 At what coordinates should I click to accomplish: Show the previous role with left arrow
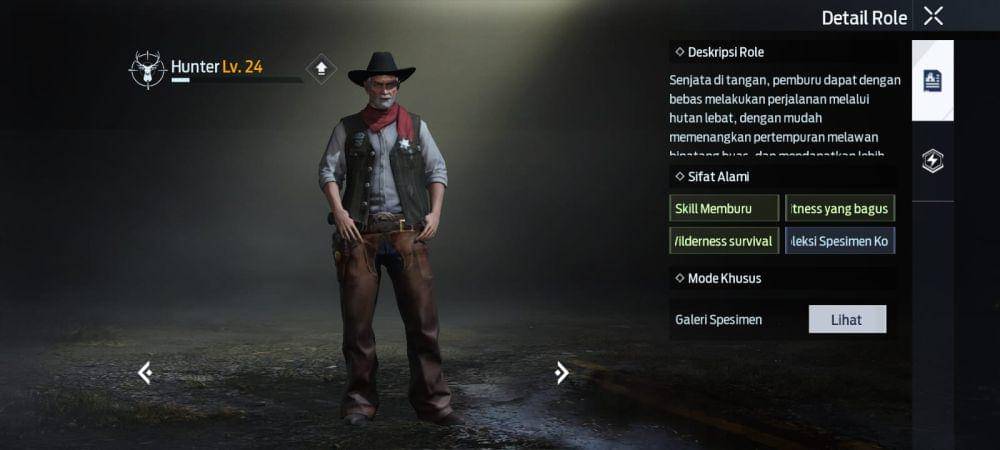pos(145,373)
